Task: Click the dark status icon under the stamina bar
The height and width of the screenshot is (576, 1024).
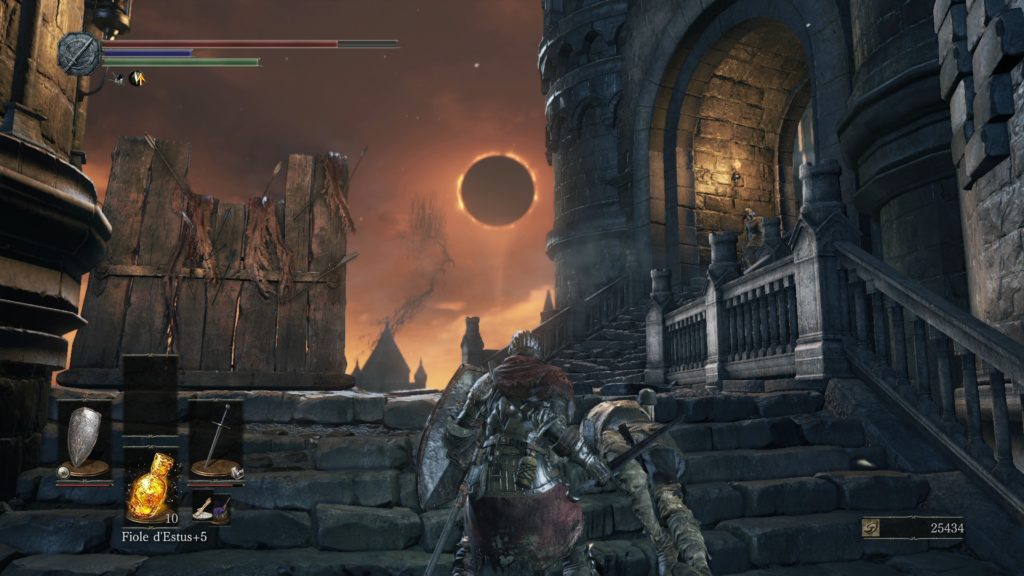Action: coord(118,79)
